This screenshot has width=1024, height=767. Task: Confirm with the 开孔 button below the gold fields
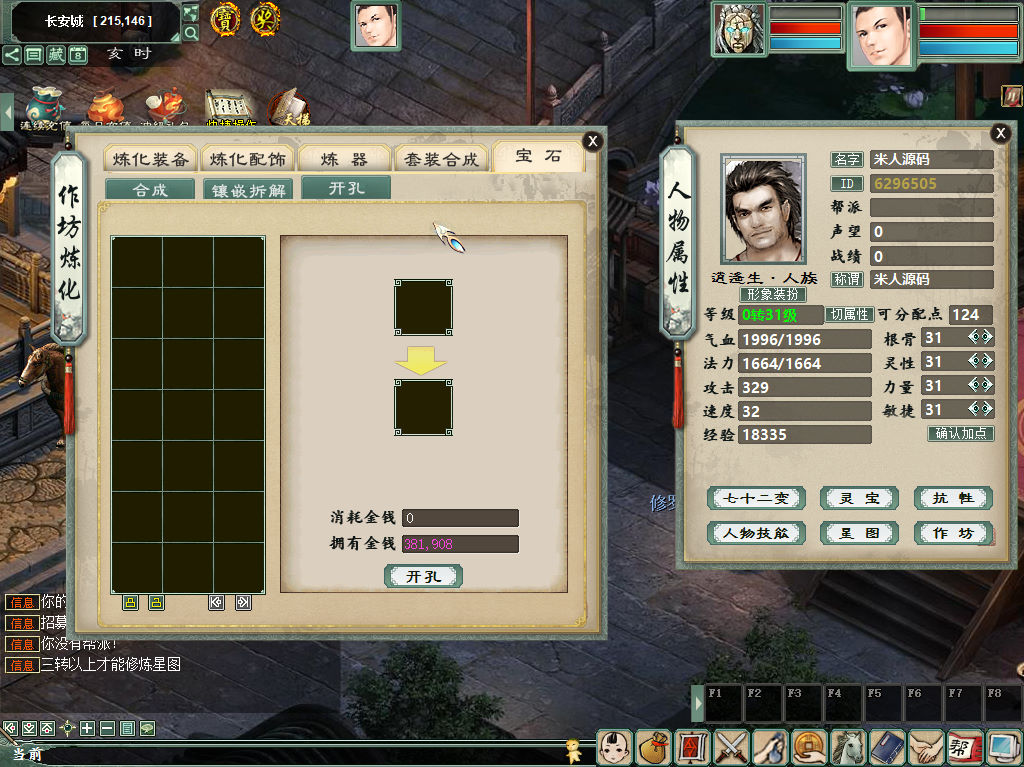(423, 577)
